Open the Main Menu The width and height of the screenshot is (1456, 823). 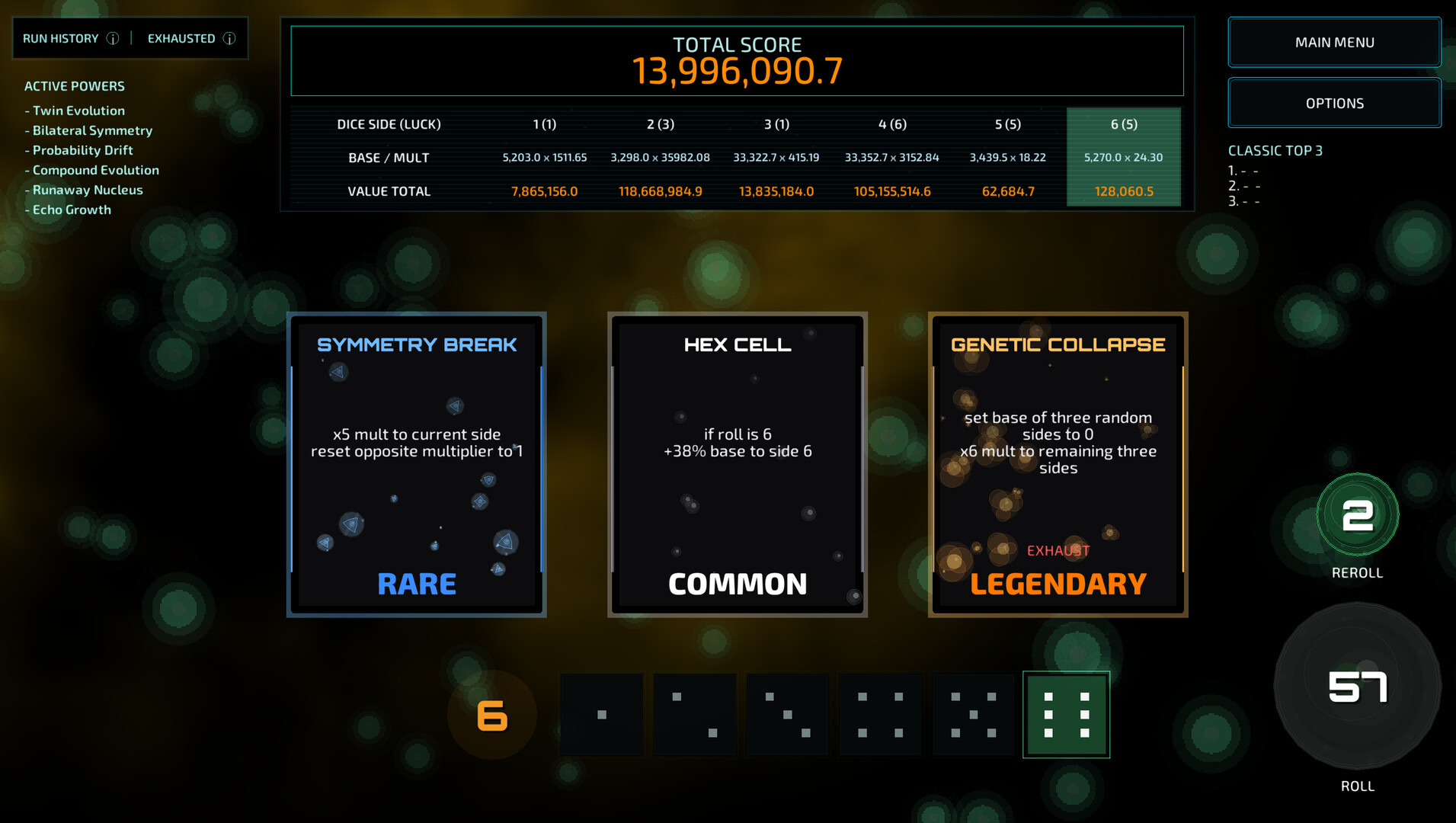(1333, 43)
